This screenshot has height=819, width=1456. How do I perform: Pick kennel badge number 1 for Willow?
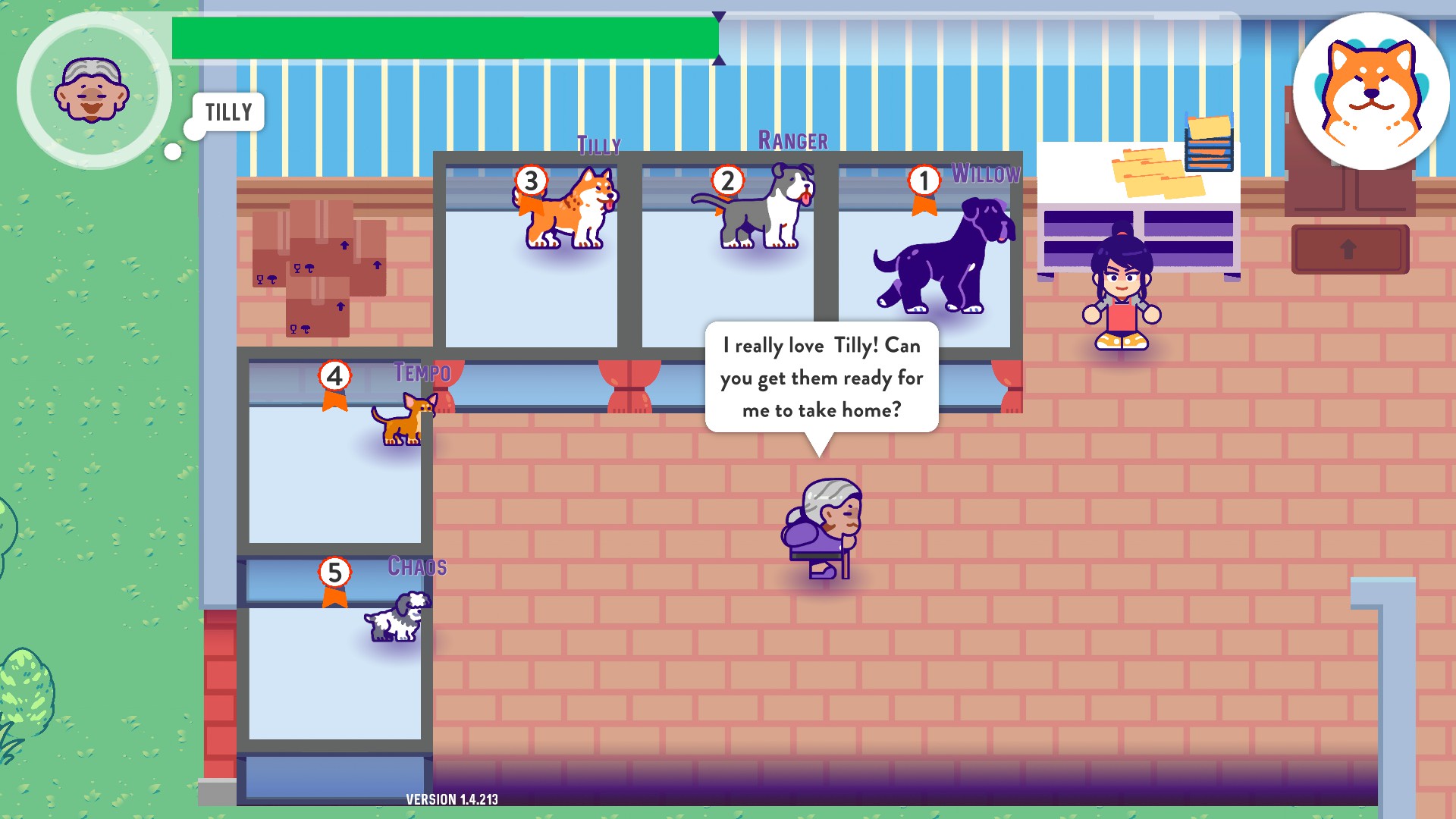point(924,181)
